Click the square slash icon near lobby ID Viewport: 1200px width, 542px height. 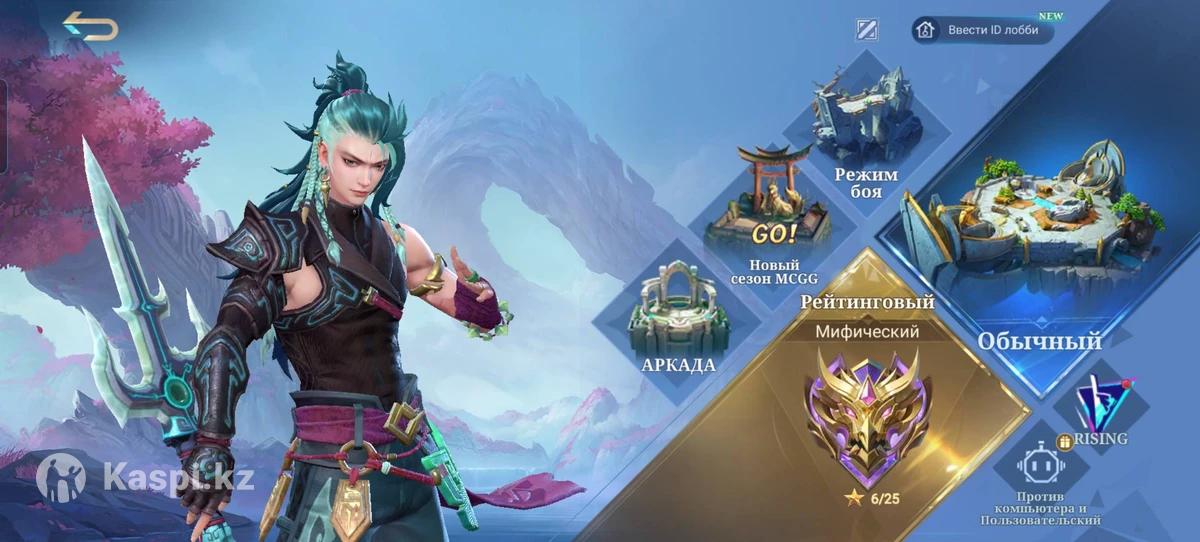(x=867, y=30)
